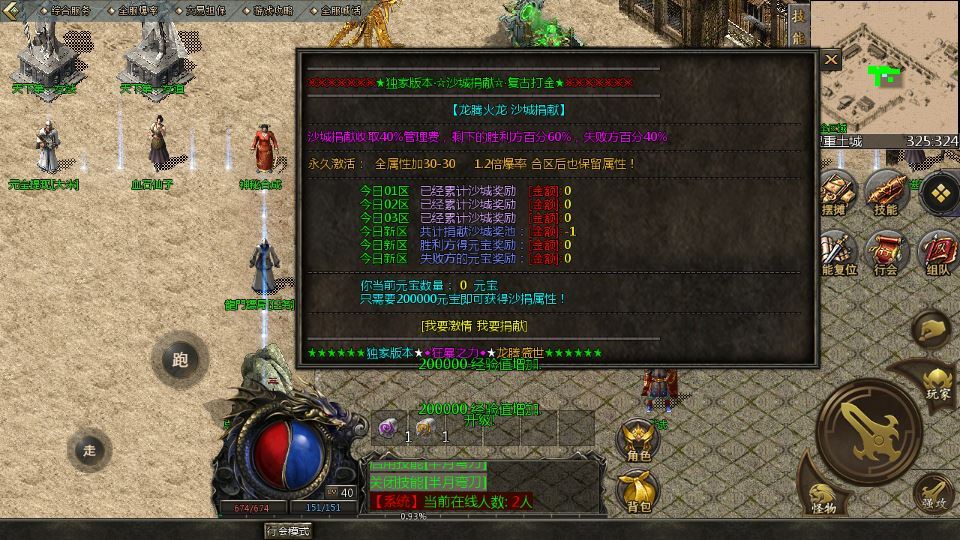Viewport: 960px width, 540px height.
Task: Open the 技能 skills scroll icon
Action: [885, 192]
